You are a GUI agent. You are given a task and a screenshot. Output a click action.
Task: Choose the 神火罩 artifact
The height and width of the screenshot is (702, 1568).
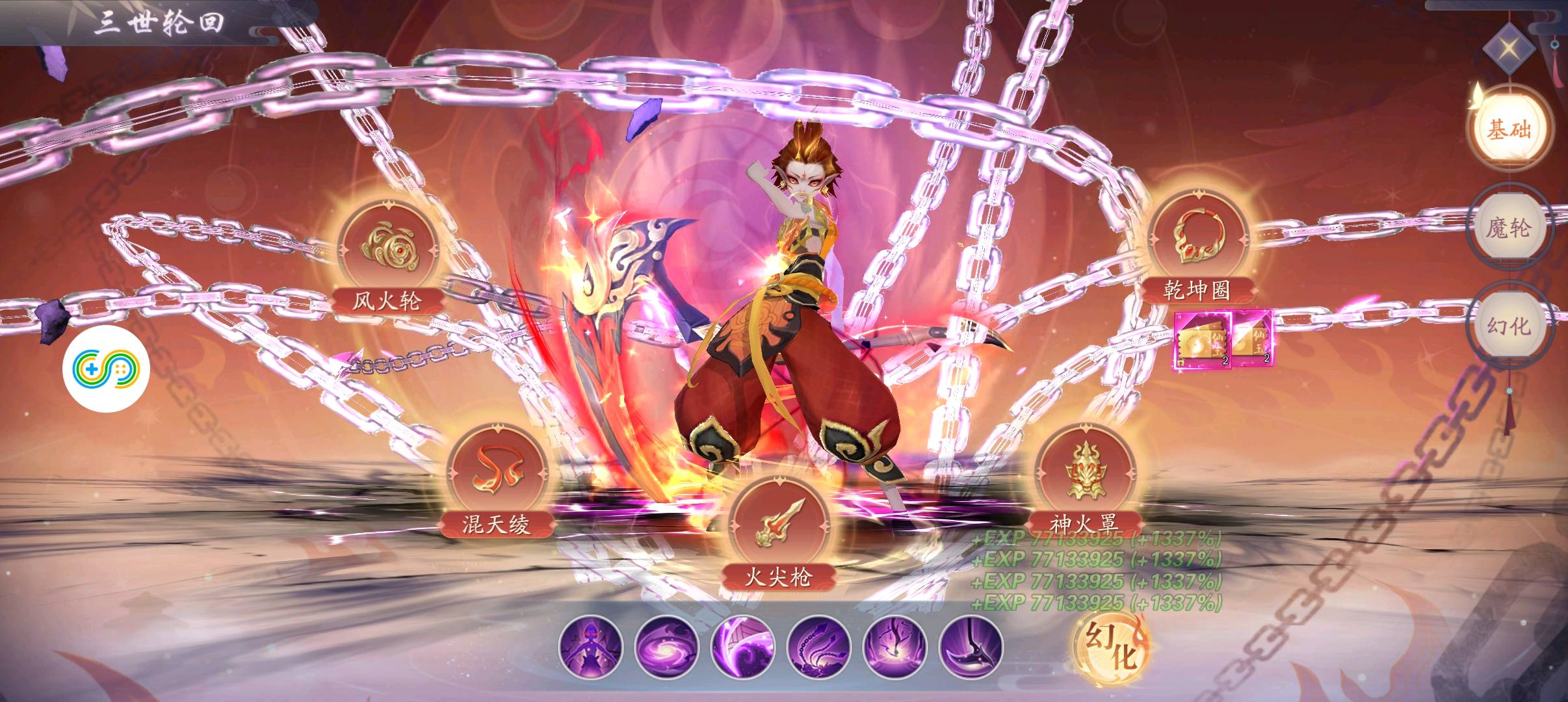[1084, 474]
